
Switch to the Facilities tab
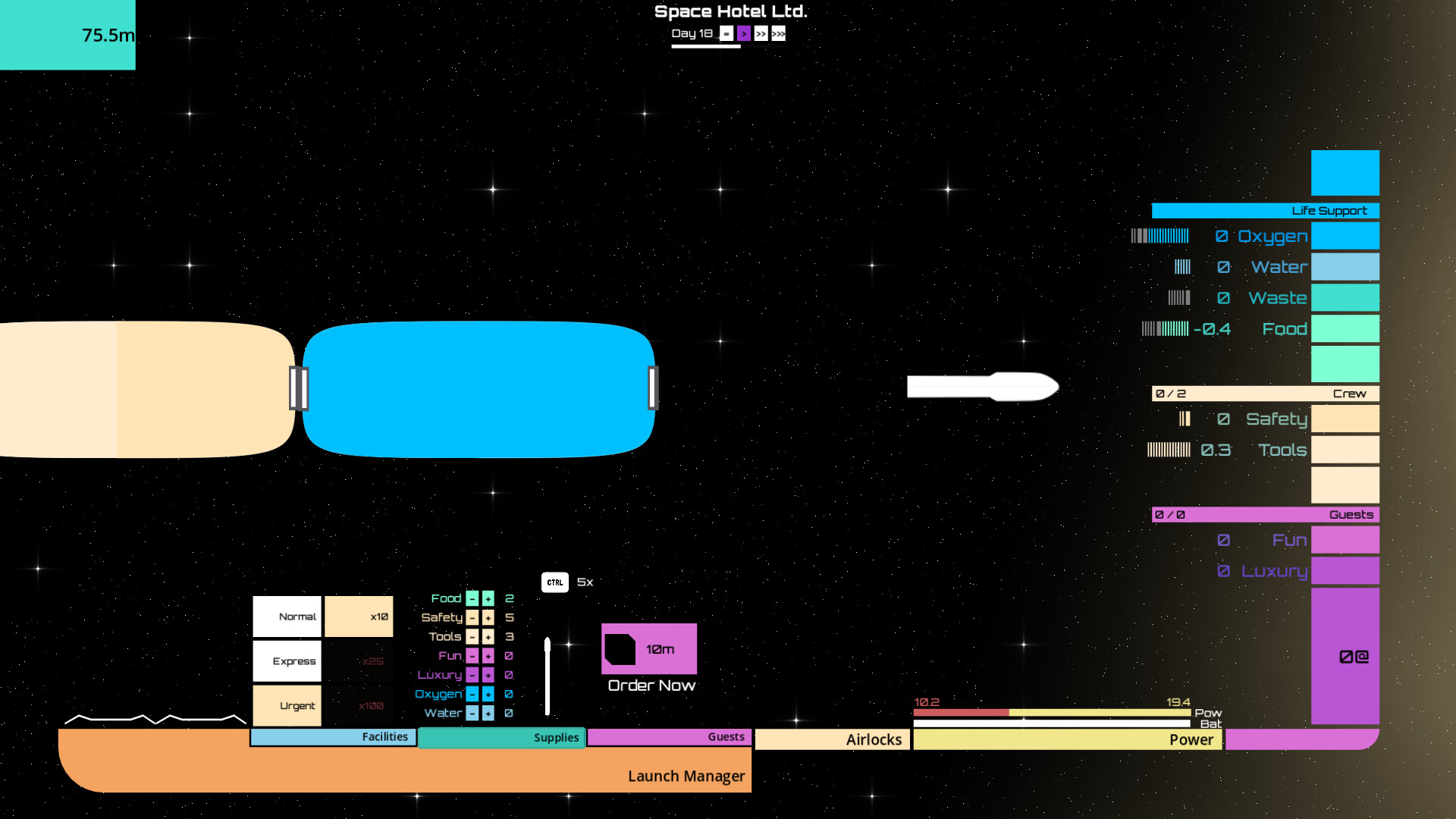(x=334, y=736)
